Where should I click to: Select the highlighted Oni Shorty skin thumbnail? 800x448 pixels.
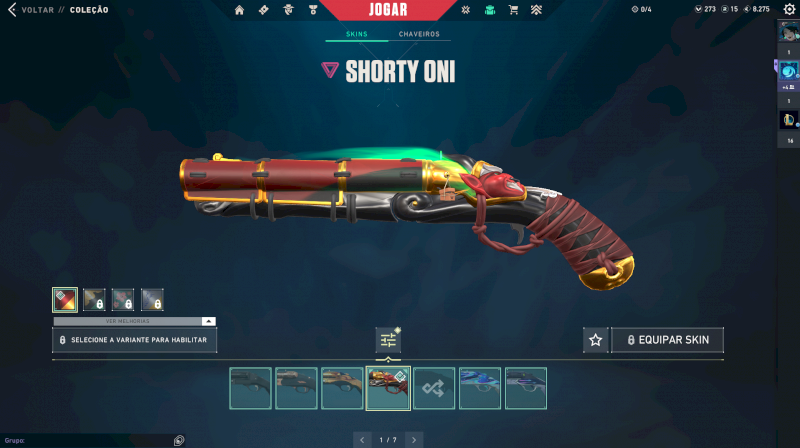tap(388, 388)
